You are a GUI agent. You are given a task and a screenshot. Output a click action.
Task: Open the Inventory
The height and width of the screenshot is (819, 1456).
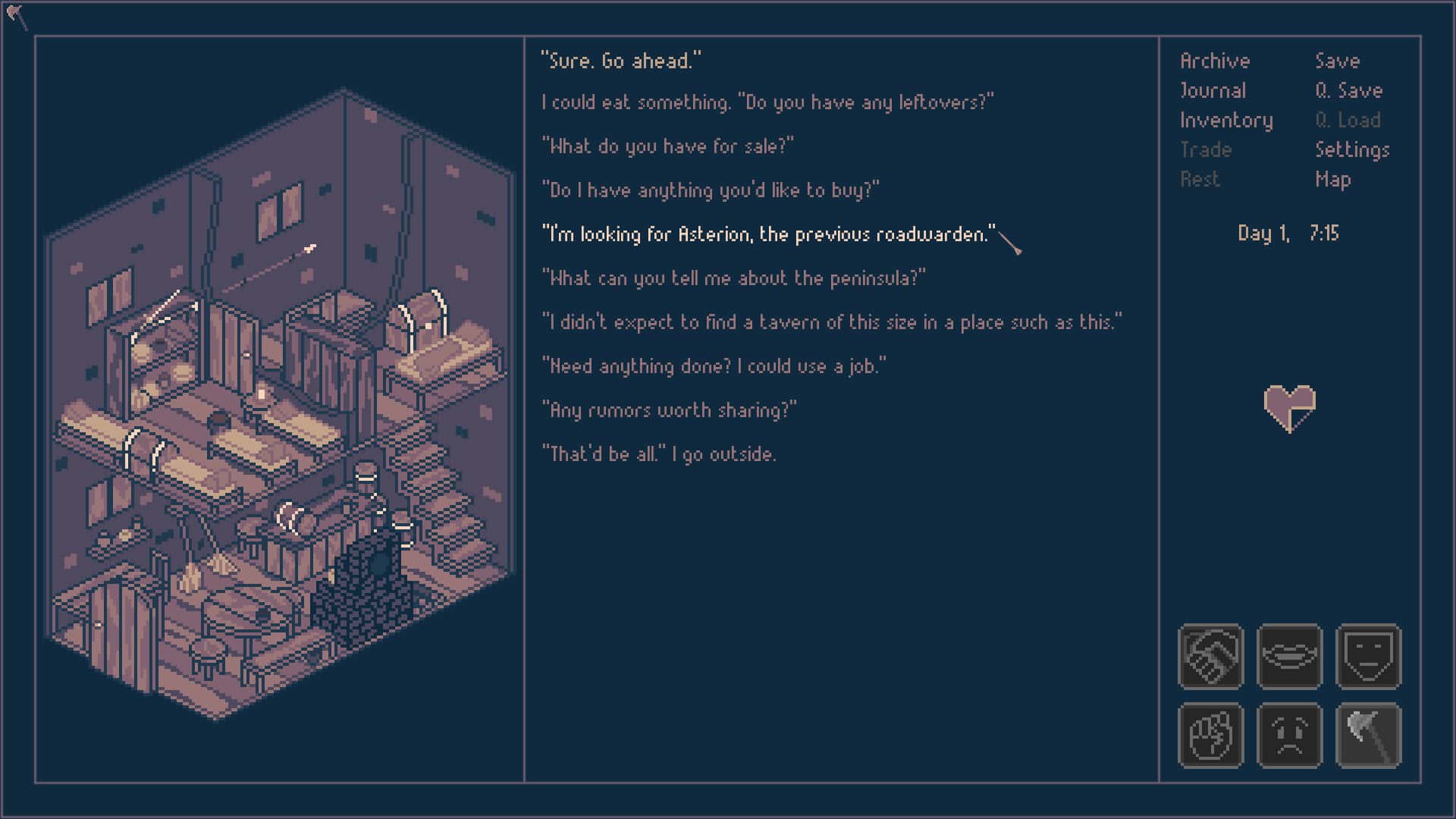click(x=1226, y=120)
